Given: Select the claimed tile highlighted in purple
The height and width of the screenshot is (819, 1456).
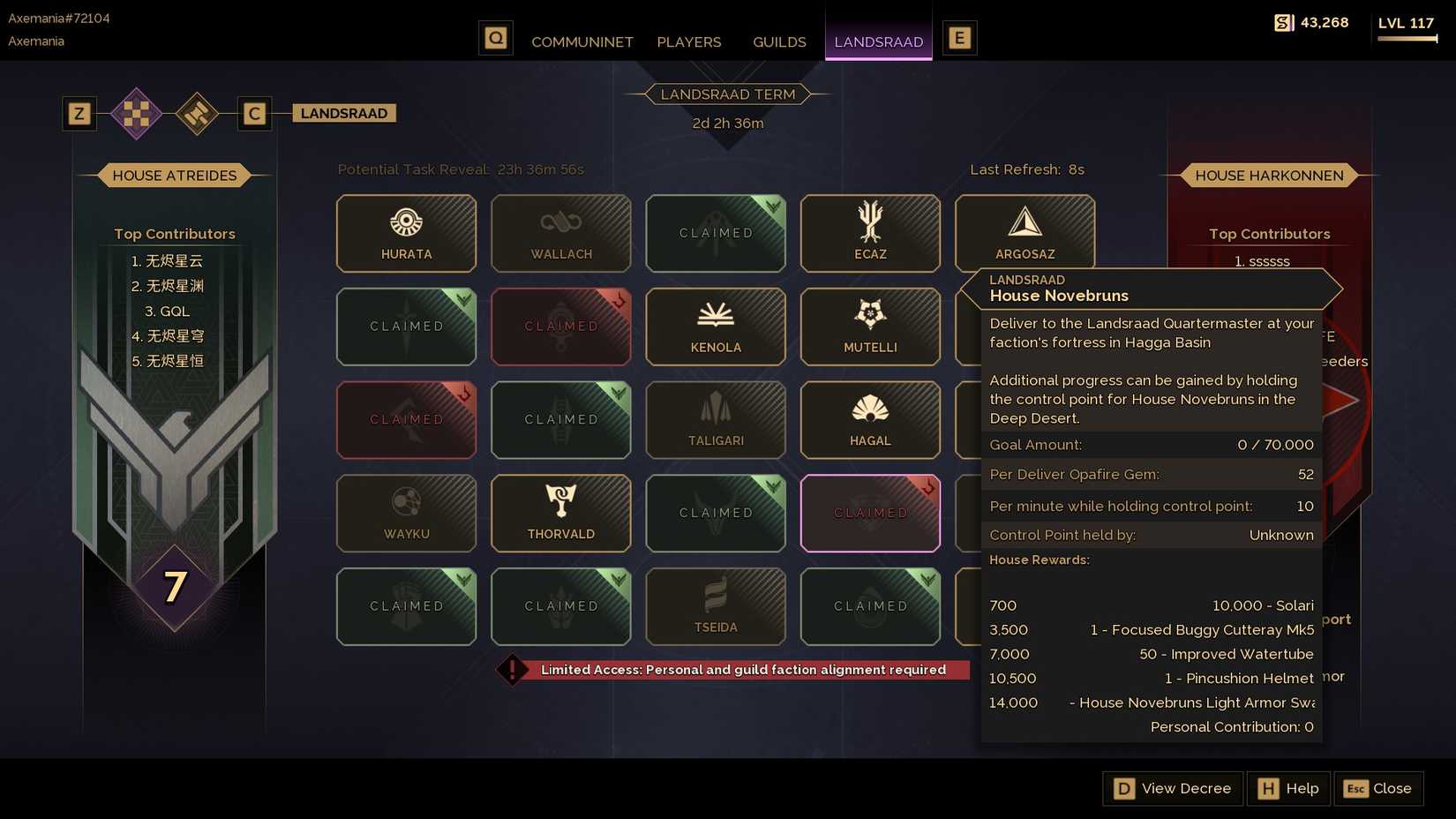Looking at the screenshot, I should point(869,513).
